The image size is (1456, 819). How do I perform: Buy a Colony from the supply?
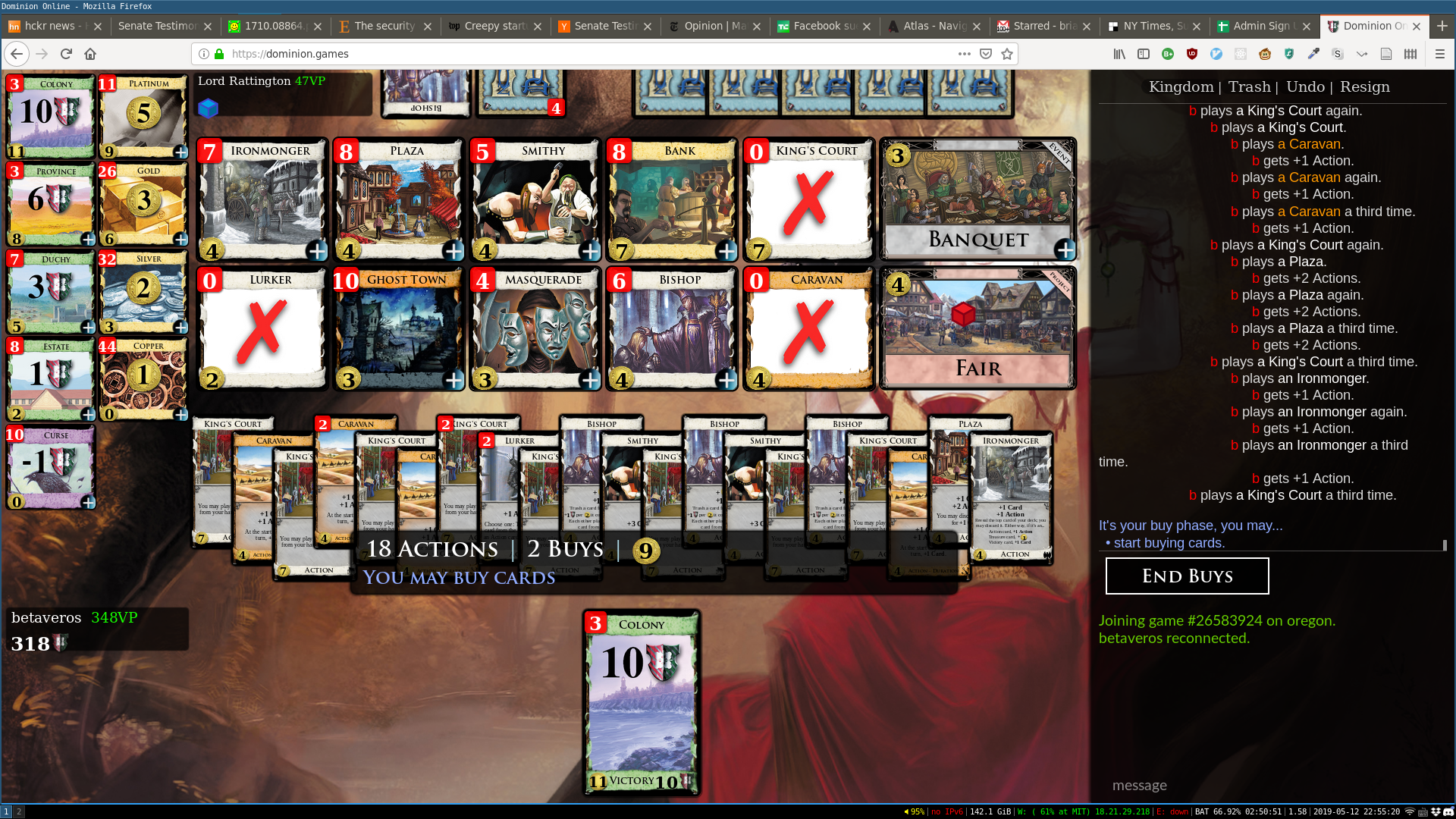coord(51,116)
